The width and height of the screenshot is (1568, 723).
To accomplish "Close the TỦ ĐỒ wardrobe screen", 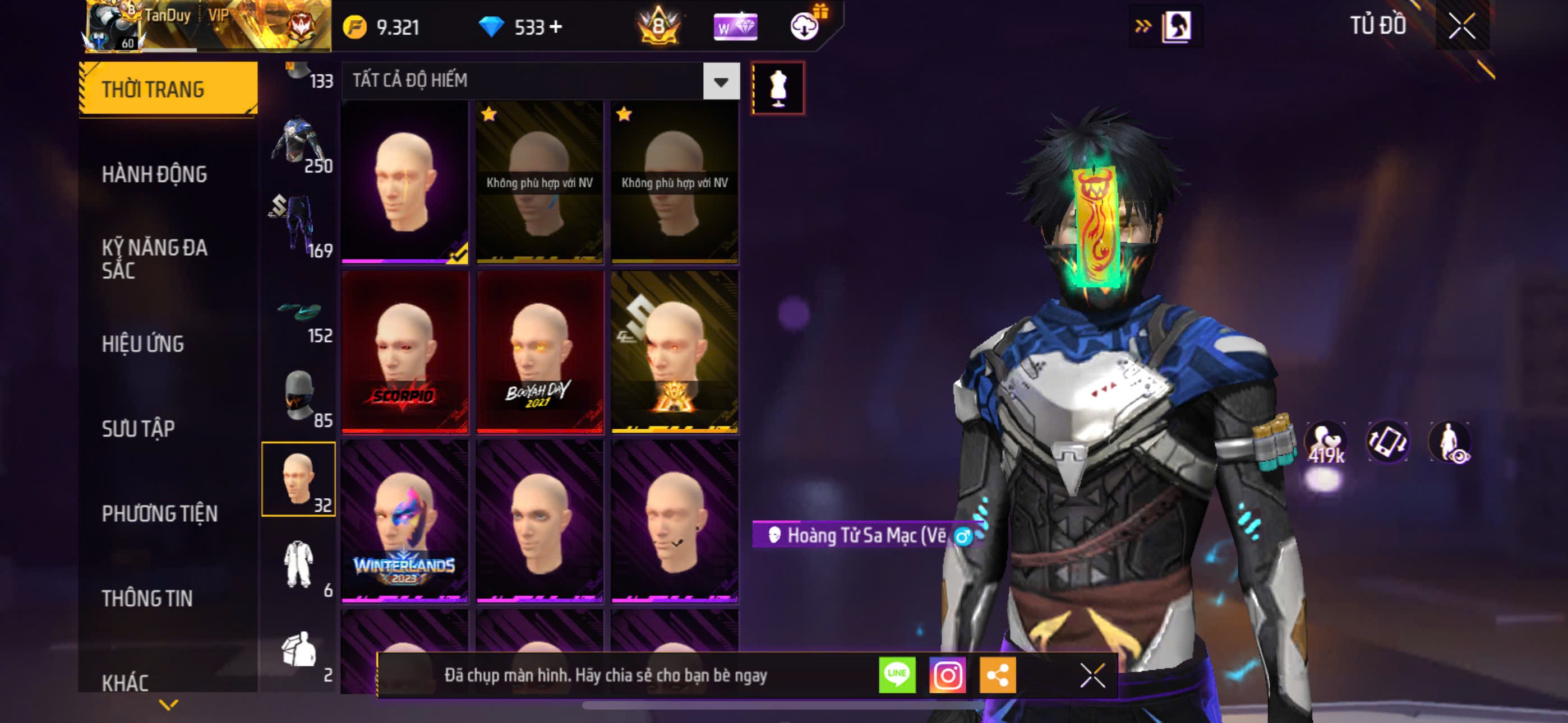I will pos(1461,26).
